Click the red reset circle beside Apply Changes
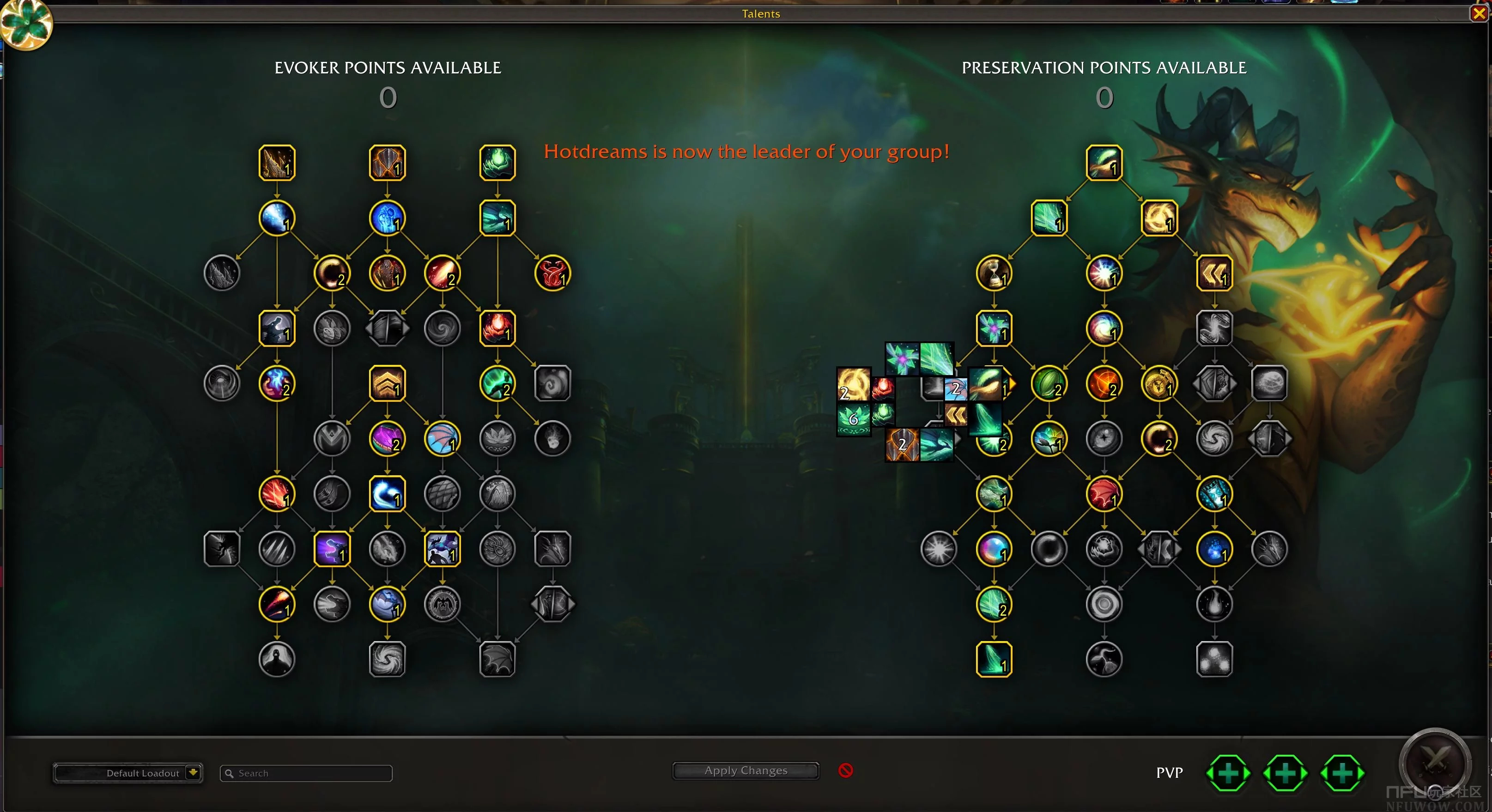The image size is (1492, 812). click(x=846, y=770)
